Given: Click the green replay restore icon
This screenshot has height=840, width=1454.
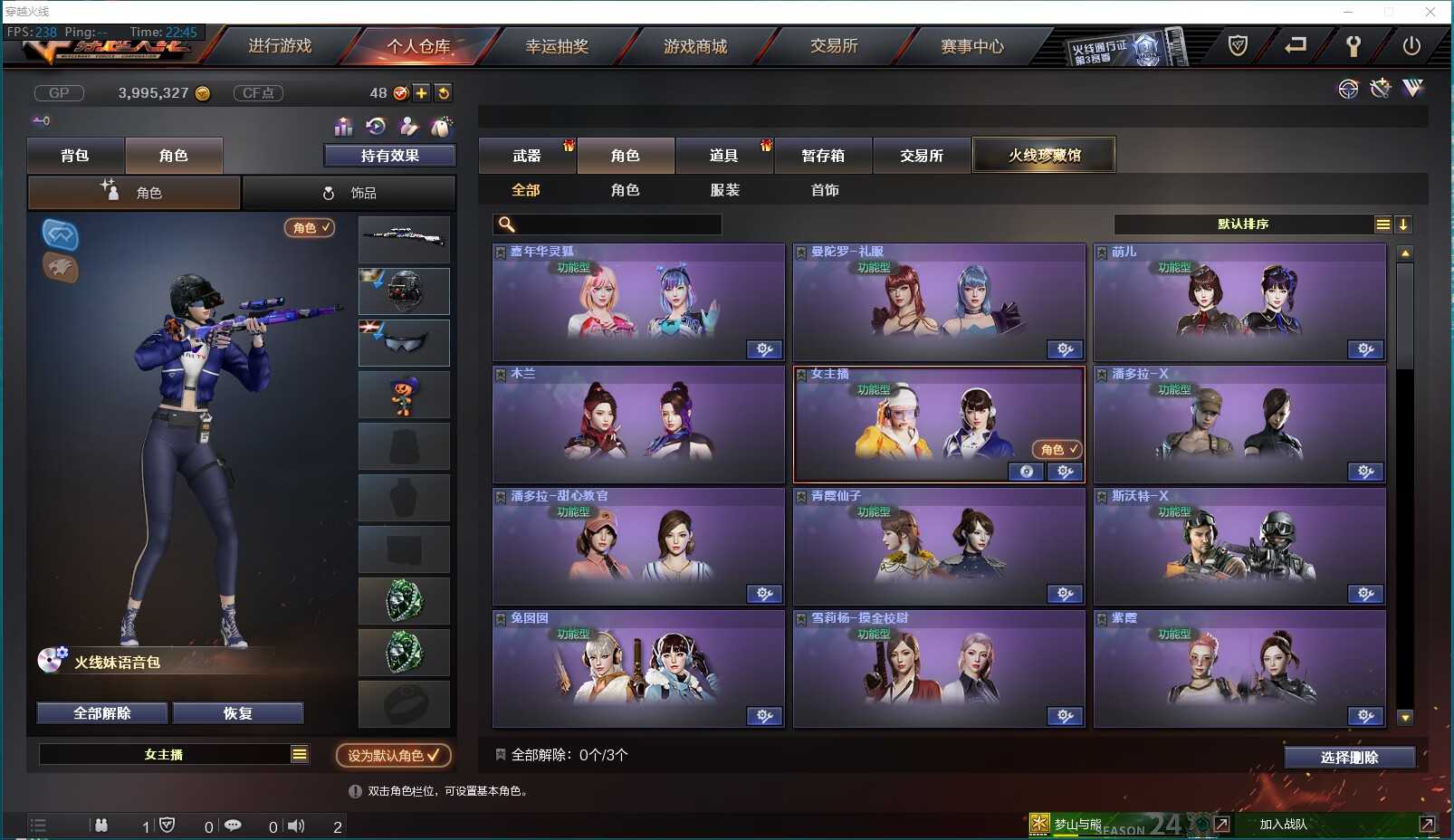Looking at the screenshot, I should click(375, 127).
